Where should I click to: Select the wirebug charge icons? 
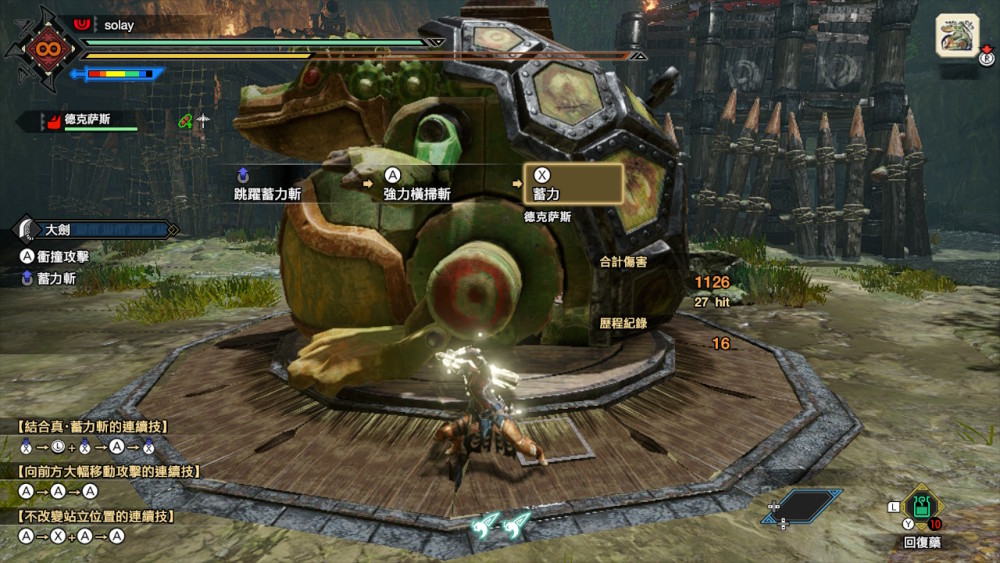click(x=502, y=524)
